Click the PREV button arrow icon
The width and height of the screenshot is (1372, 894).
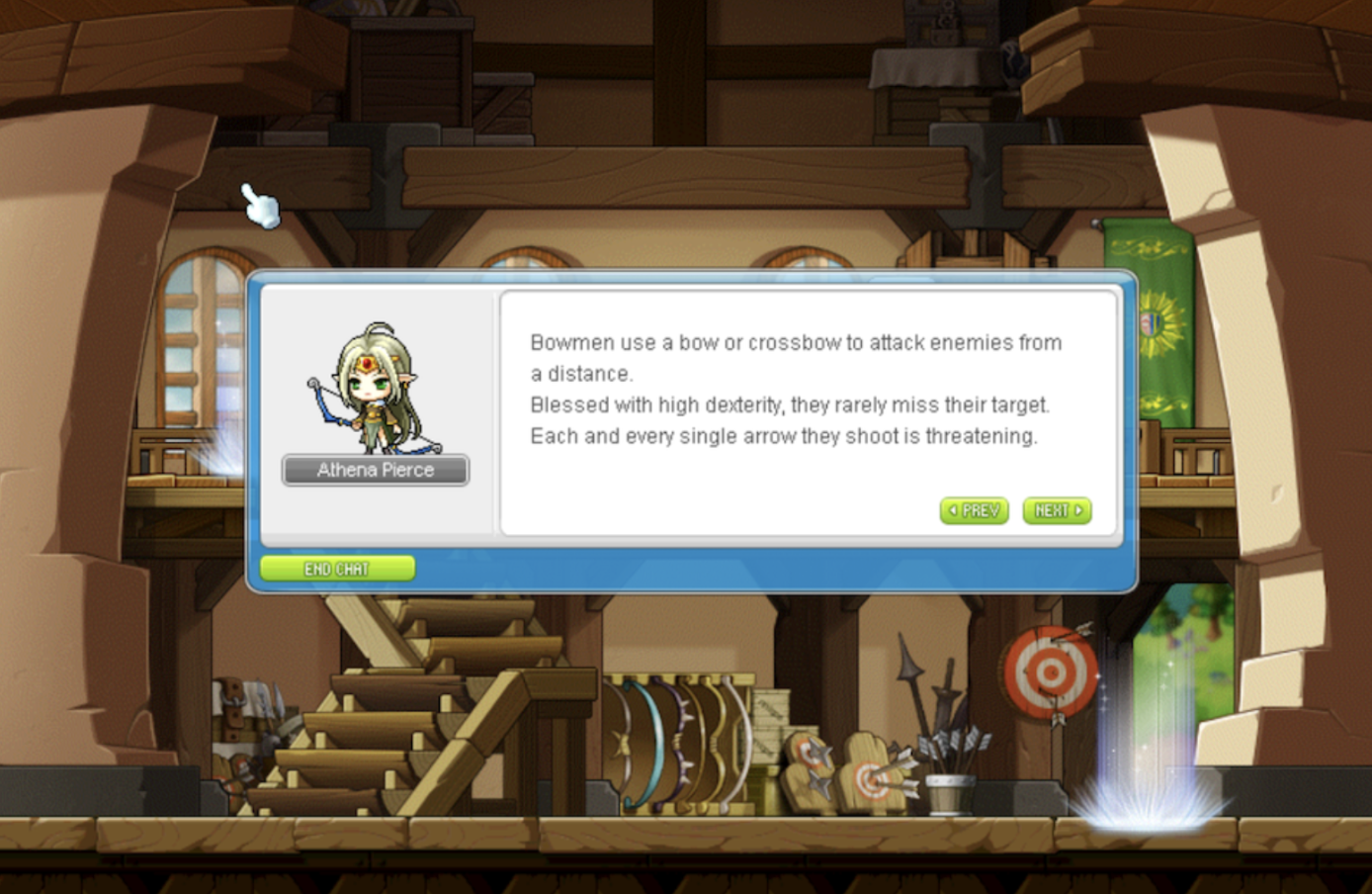pos(955,511)
